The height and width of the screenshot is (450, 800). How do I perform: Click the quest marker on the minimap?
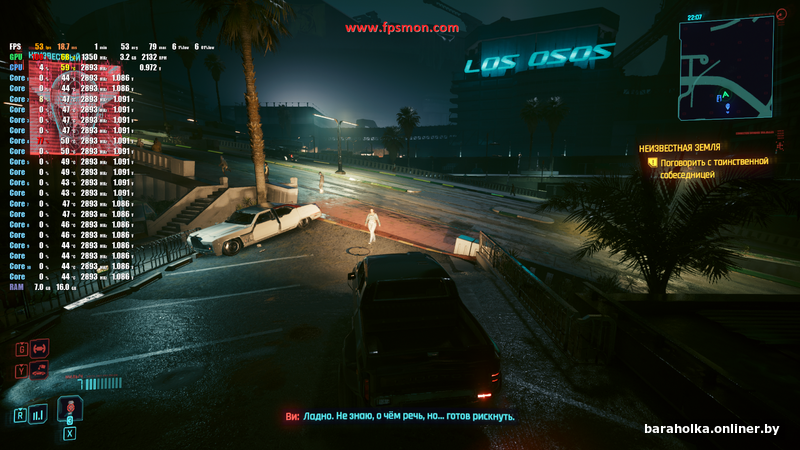(x=727, y=107)
